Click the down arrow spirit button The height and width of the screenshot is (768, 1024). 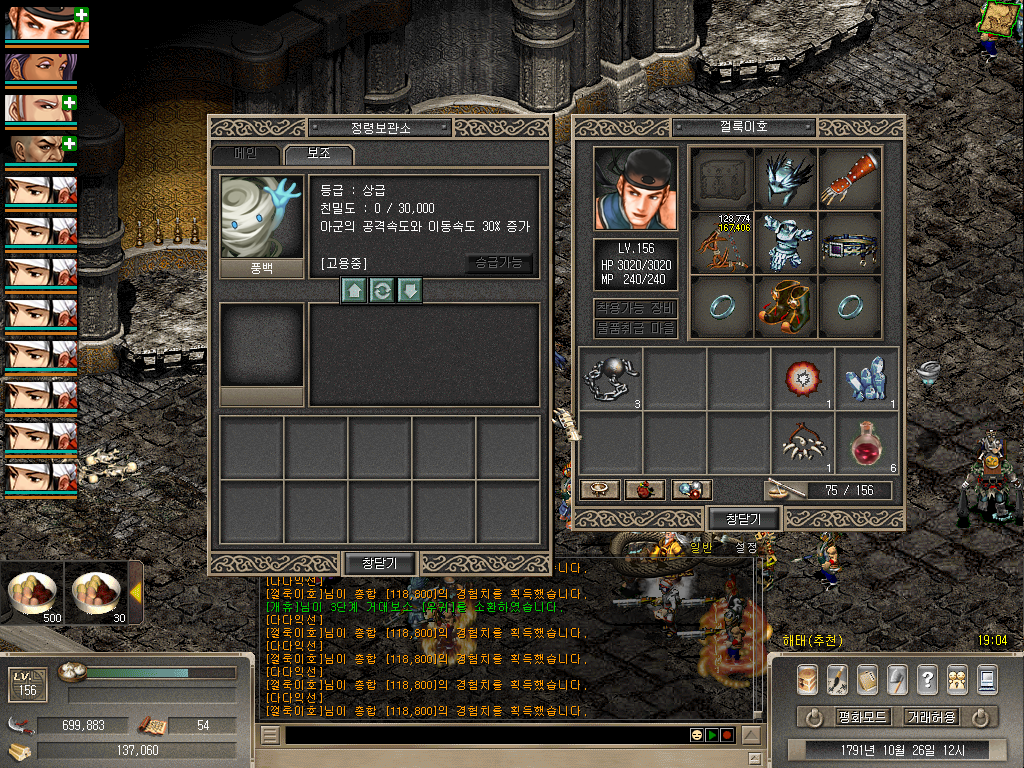(x=409, y=291)
